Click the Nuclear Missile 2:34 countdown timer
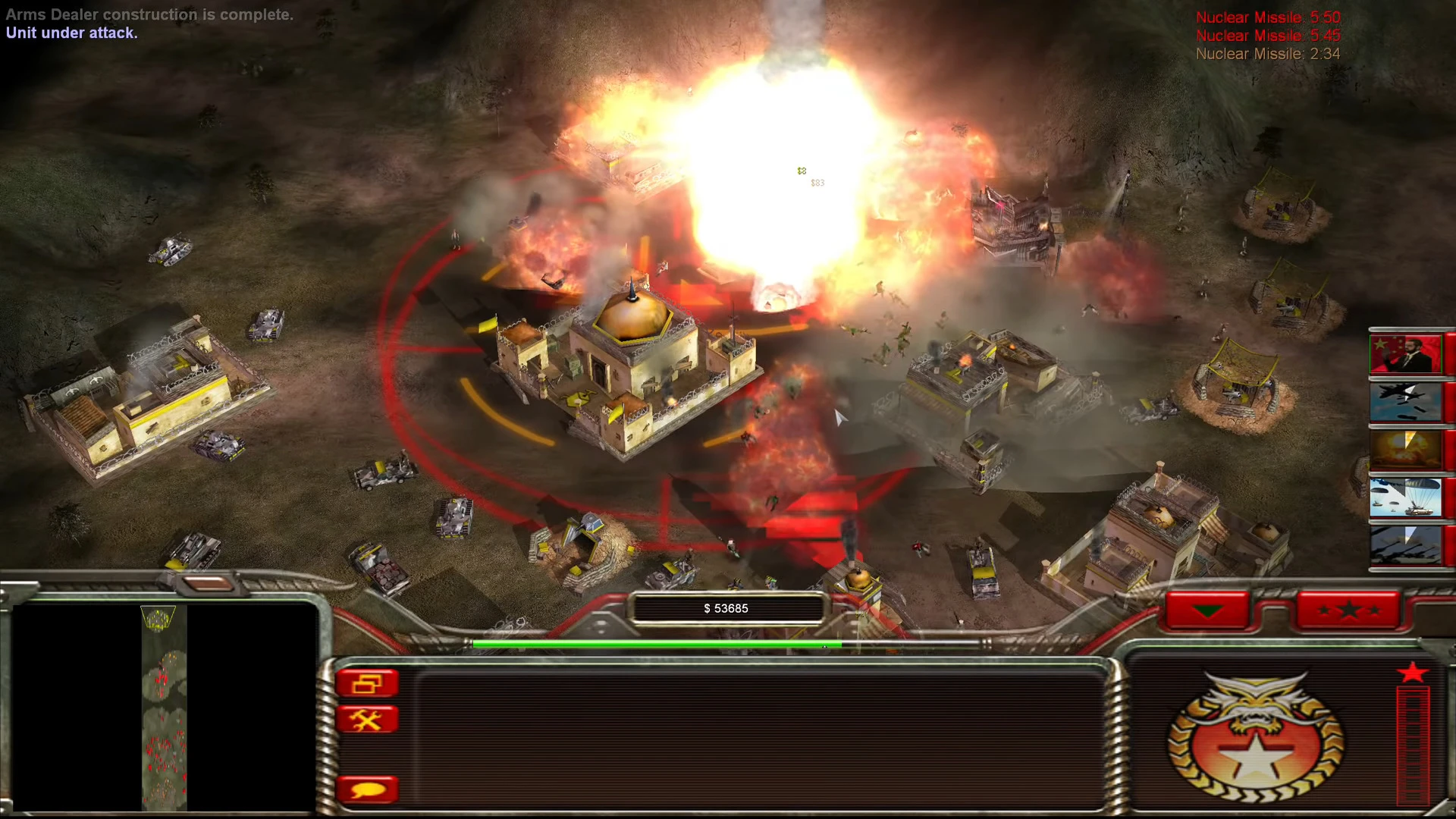This screenshot has height=819, width=1456. coord(1267,54)
